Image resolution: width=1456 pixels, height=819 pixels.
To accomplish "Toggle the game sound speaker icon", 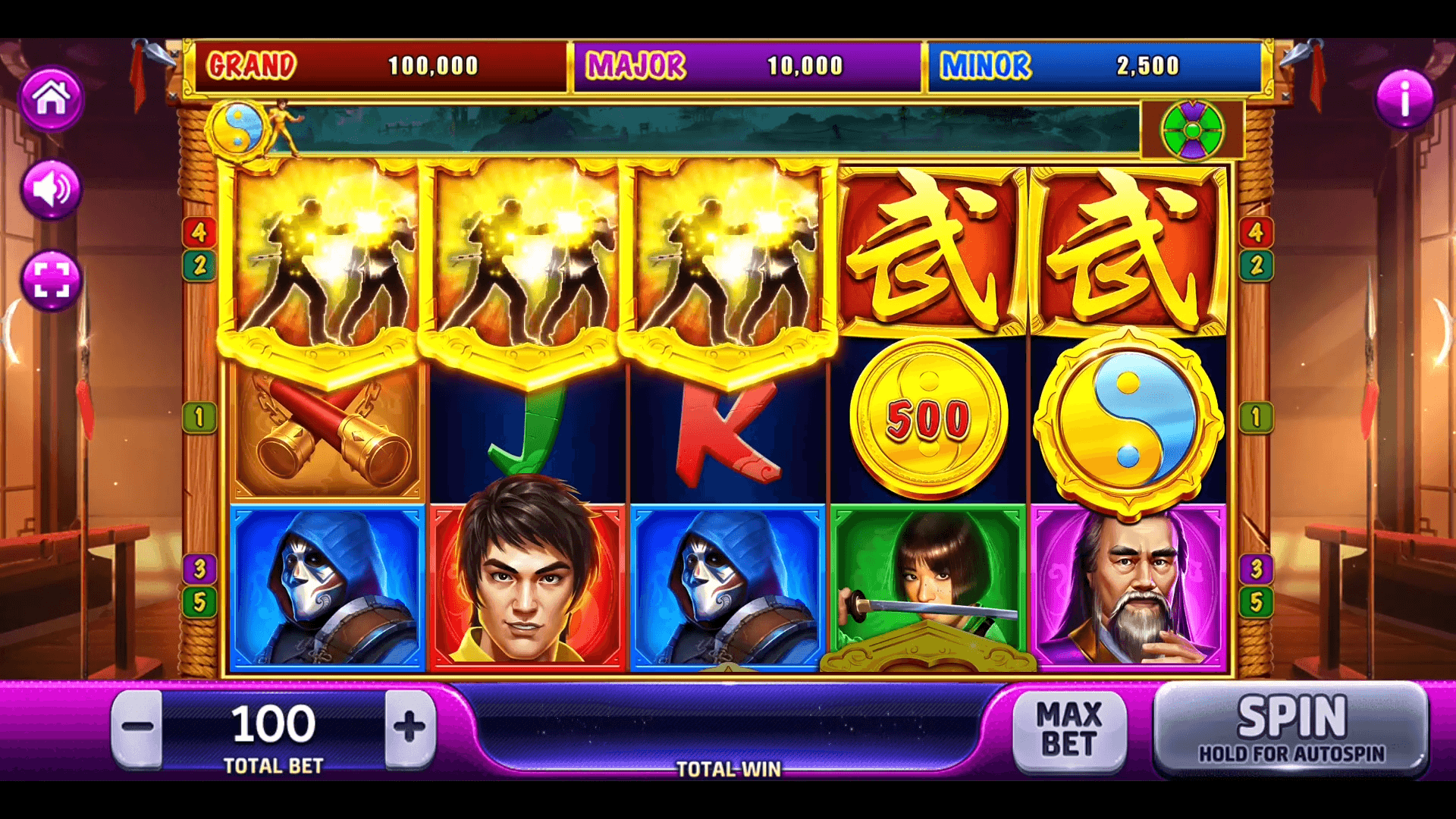I will [x=52, y=189].
